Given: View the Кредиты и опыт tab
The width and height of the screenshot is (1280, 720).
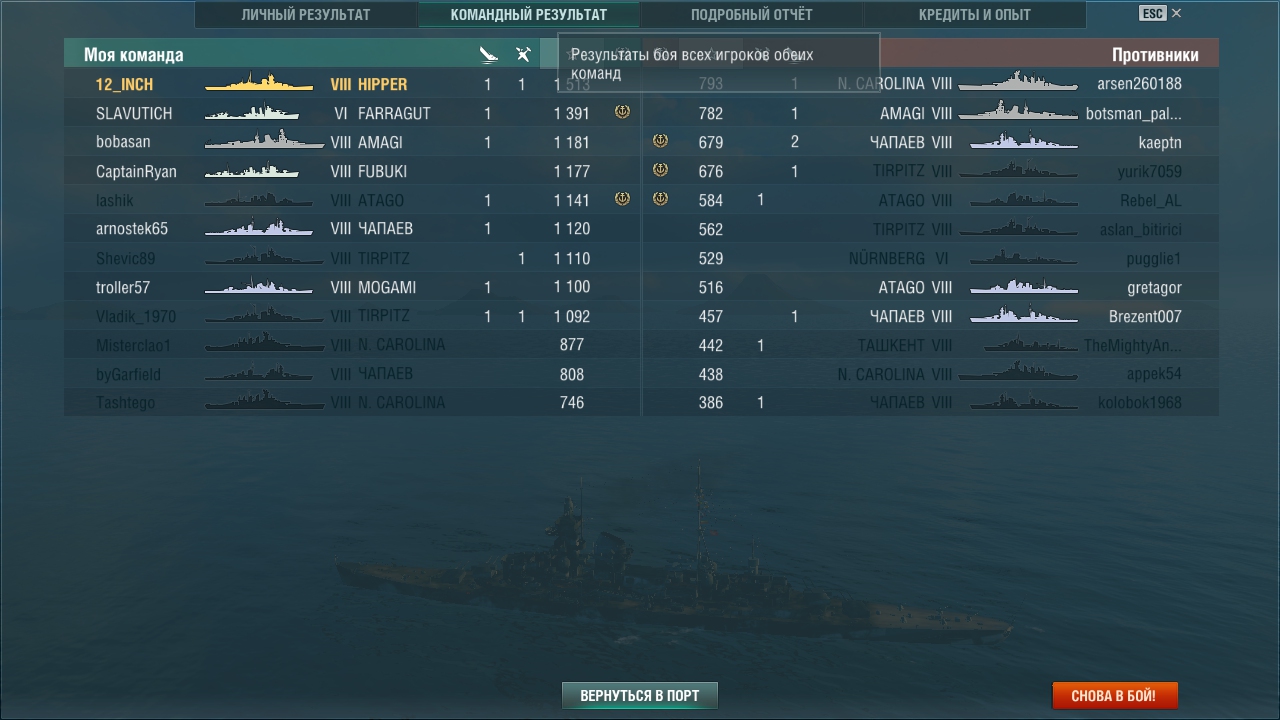Looking at the screenshot, I should coord(974,15).
